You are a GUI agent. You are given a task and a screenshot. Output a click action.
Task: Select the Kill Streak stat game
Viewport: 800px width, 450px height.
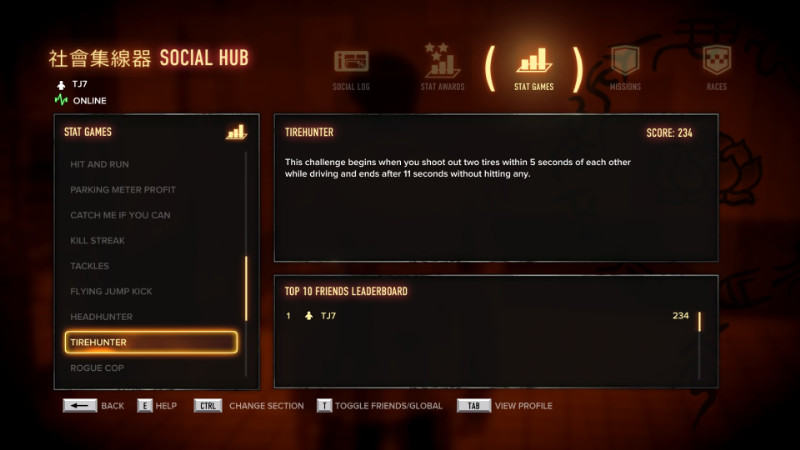coord(98,241)
